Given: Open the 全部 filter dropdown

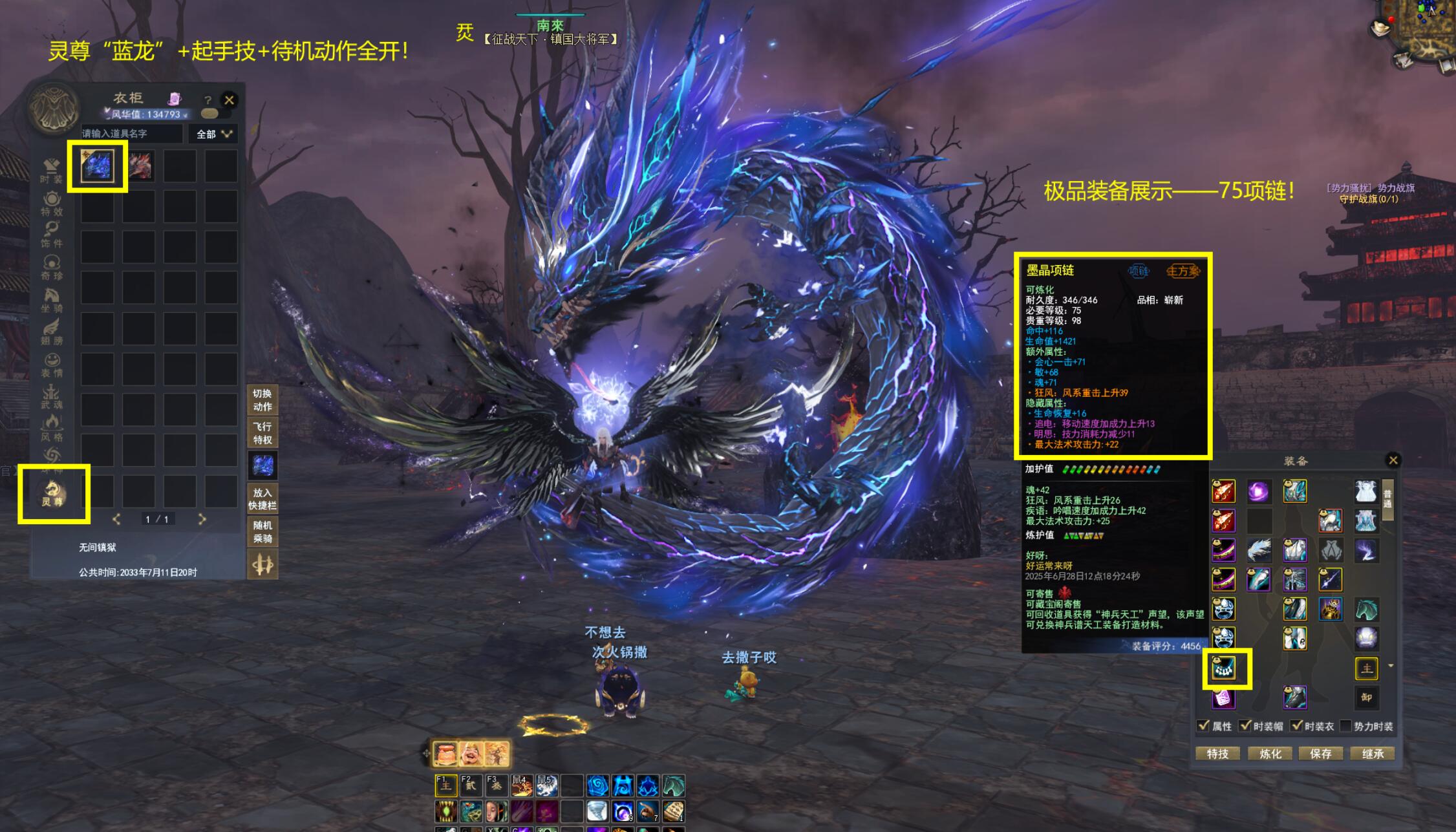Looking at the screenshot, I should click(x=213, y=134).
